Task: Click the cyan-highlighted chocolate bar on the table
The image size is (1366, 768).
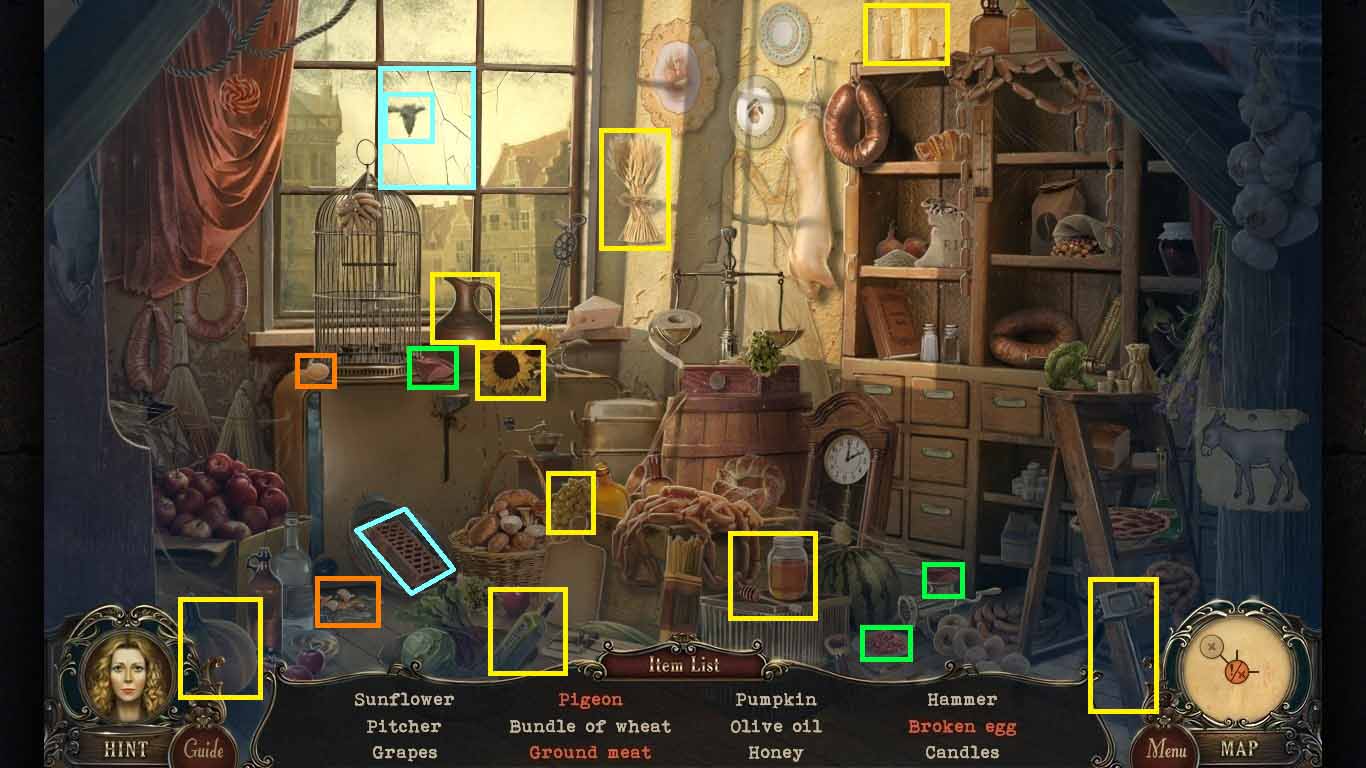Action: pyautogui.click(x=405, y=548)
